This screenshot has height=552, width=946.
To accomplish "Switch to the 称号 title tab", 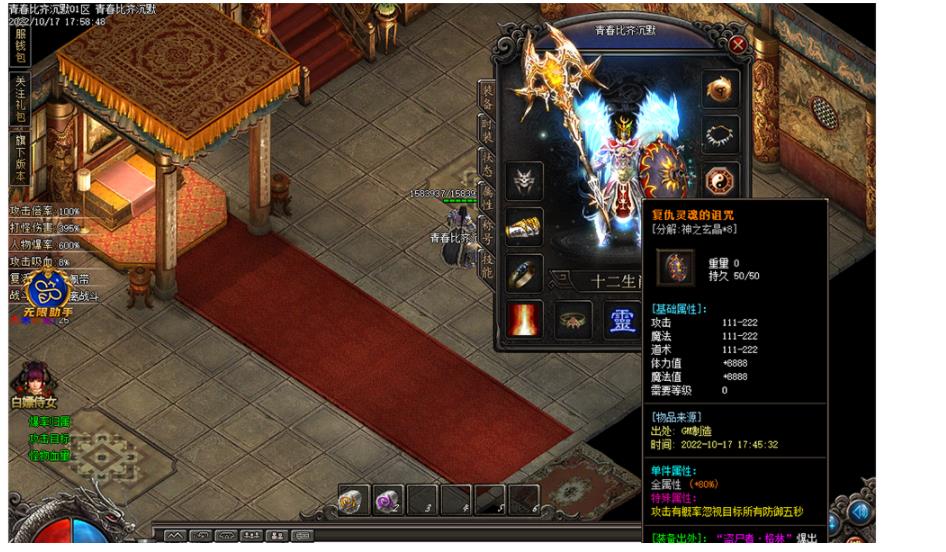I will coord(487,229).
